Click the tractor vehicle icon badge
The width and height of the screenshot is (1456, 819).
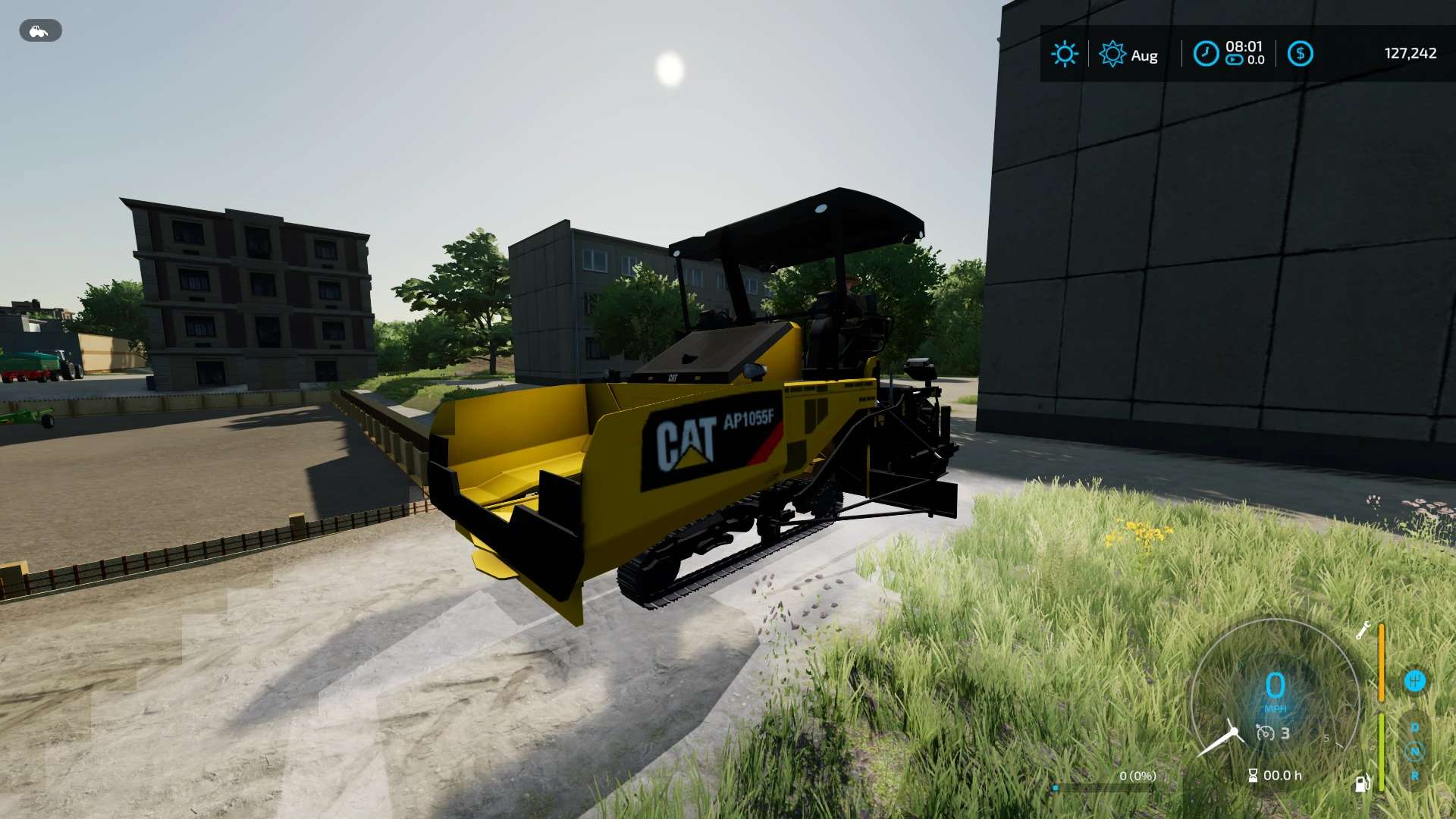39,31
